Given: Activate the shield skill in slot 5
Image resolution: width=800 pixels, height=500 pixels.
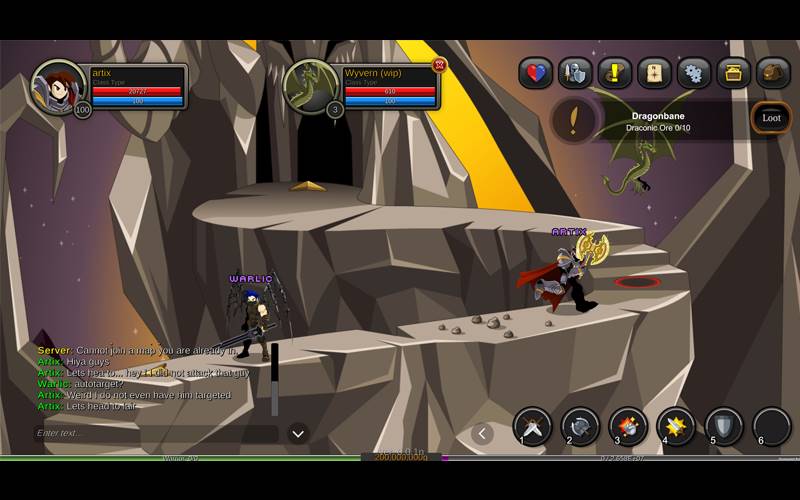Looking at the screenshot, I should tap(724, 427).
